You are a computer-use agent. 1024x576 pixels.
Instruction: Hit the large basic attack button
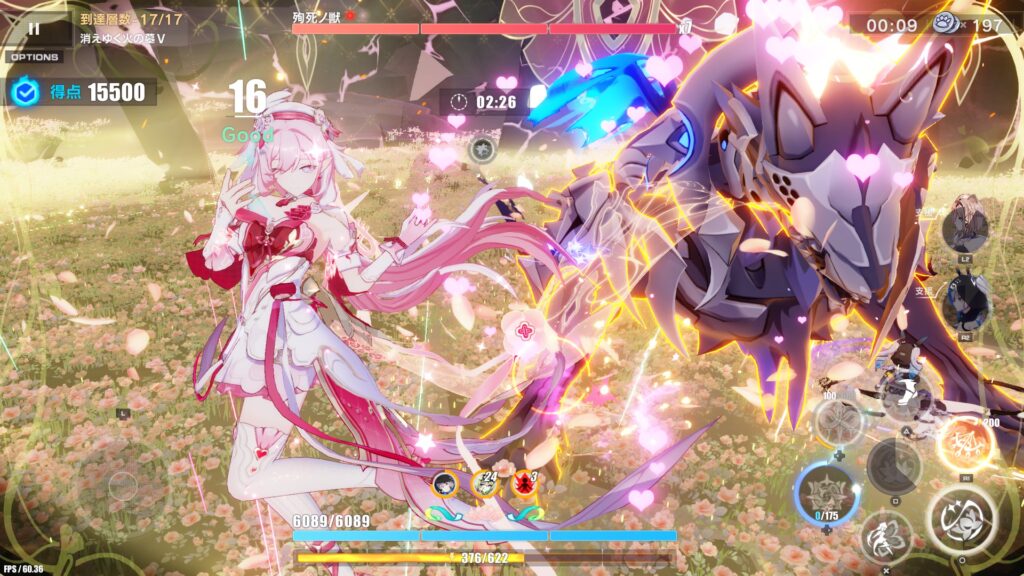click(x=959, y=520)
